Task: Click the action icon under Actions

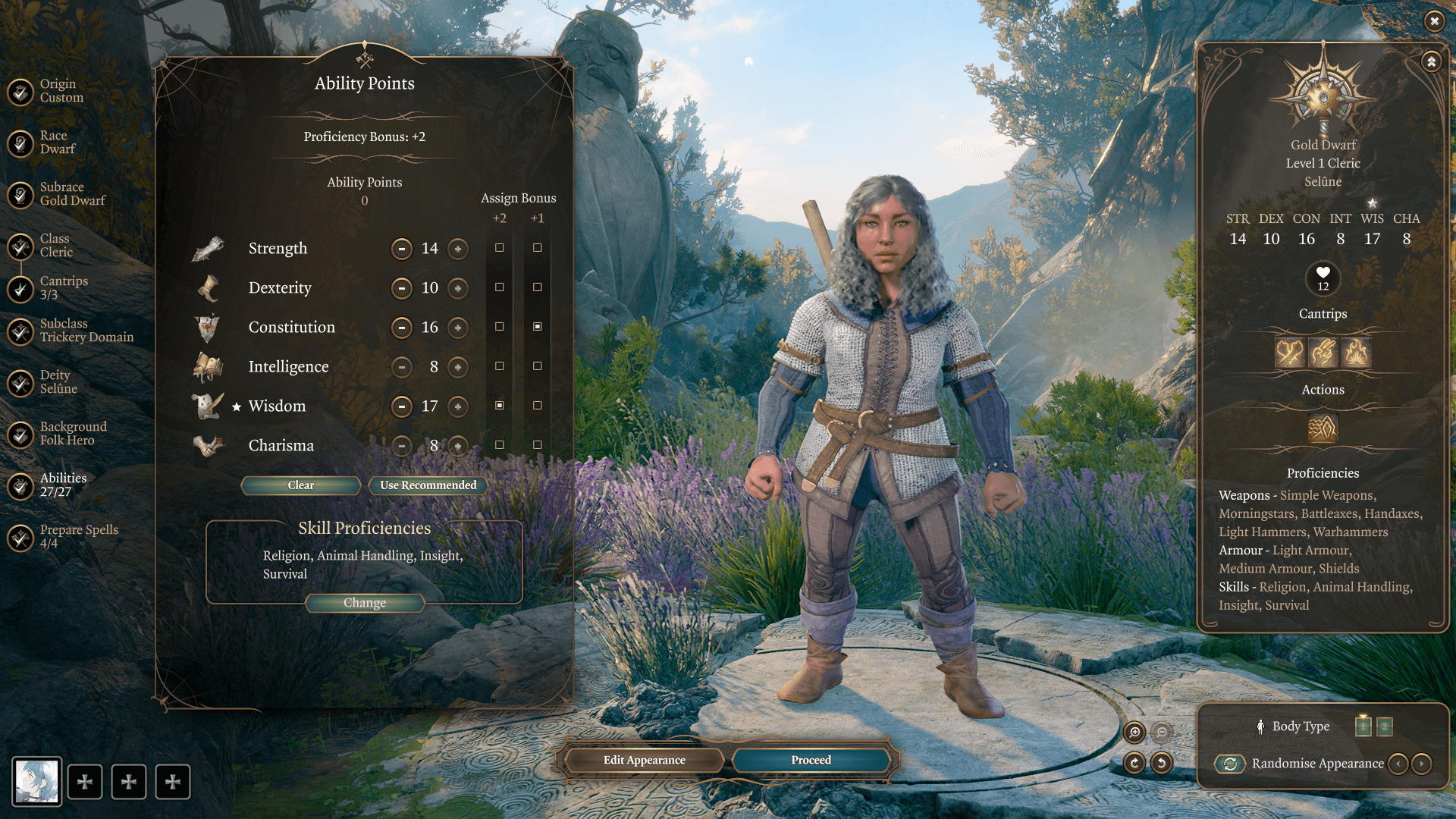Action: pyautogui.click(x=1323, y=430)
